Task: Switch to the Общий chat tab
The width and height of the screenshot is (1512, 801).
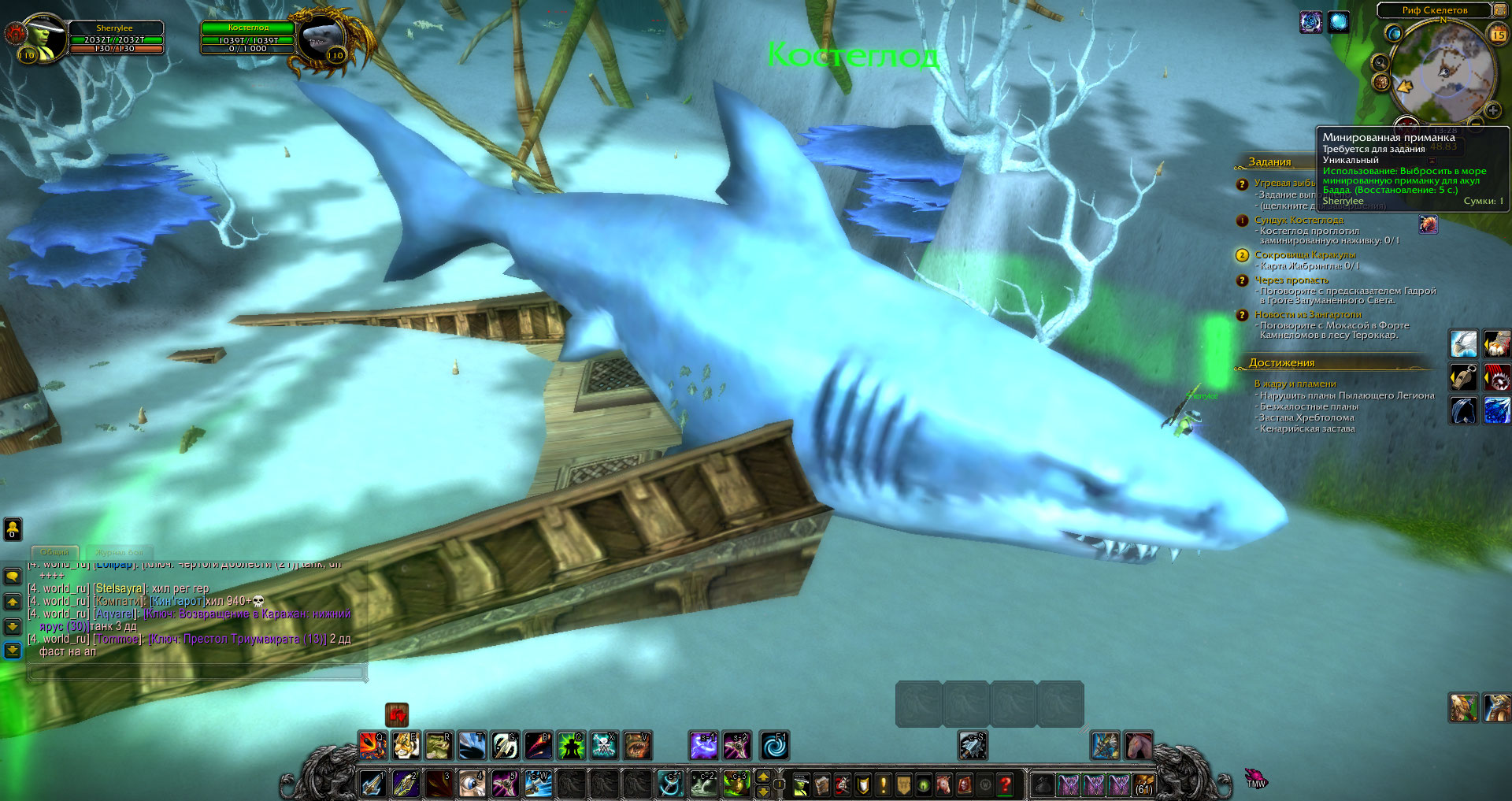Action: pyautogui.click(x=54, y=552)
